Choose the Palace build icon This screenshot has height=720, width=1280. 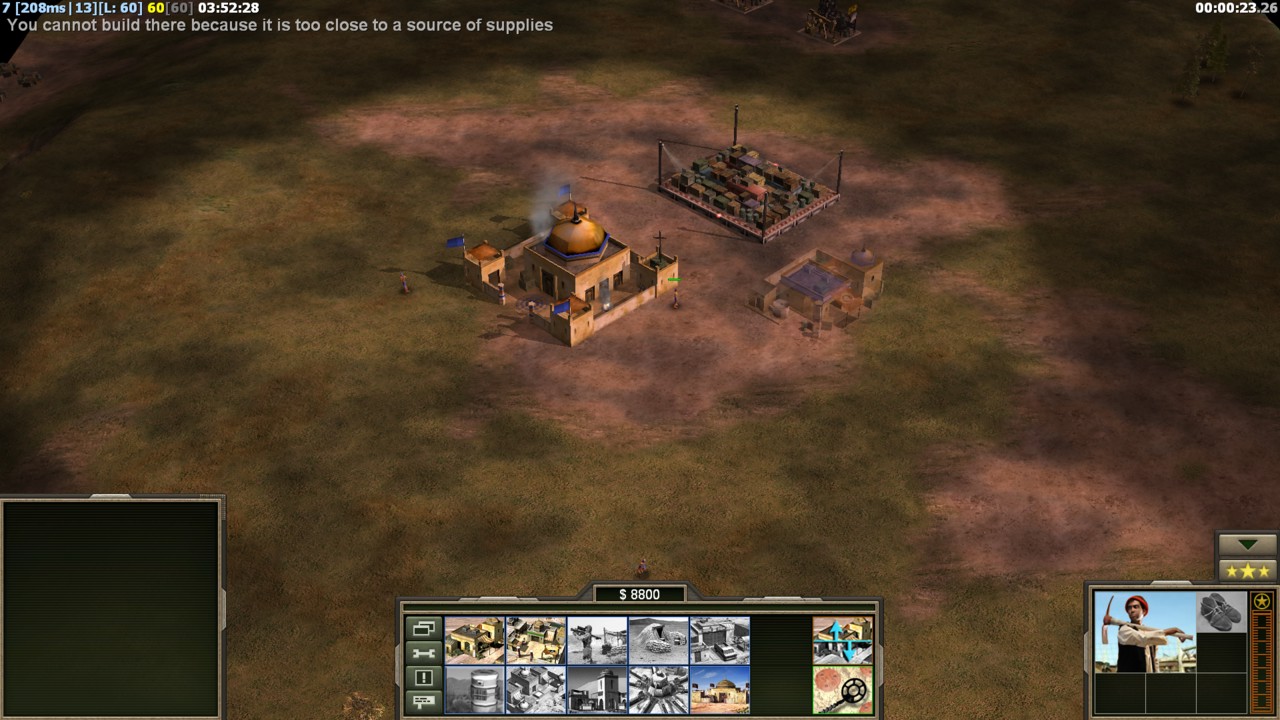[x=536, y=689]
